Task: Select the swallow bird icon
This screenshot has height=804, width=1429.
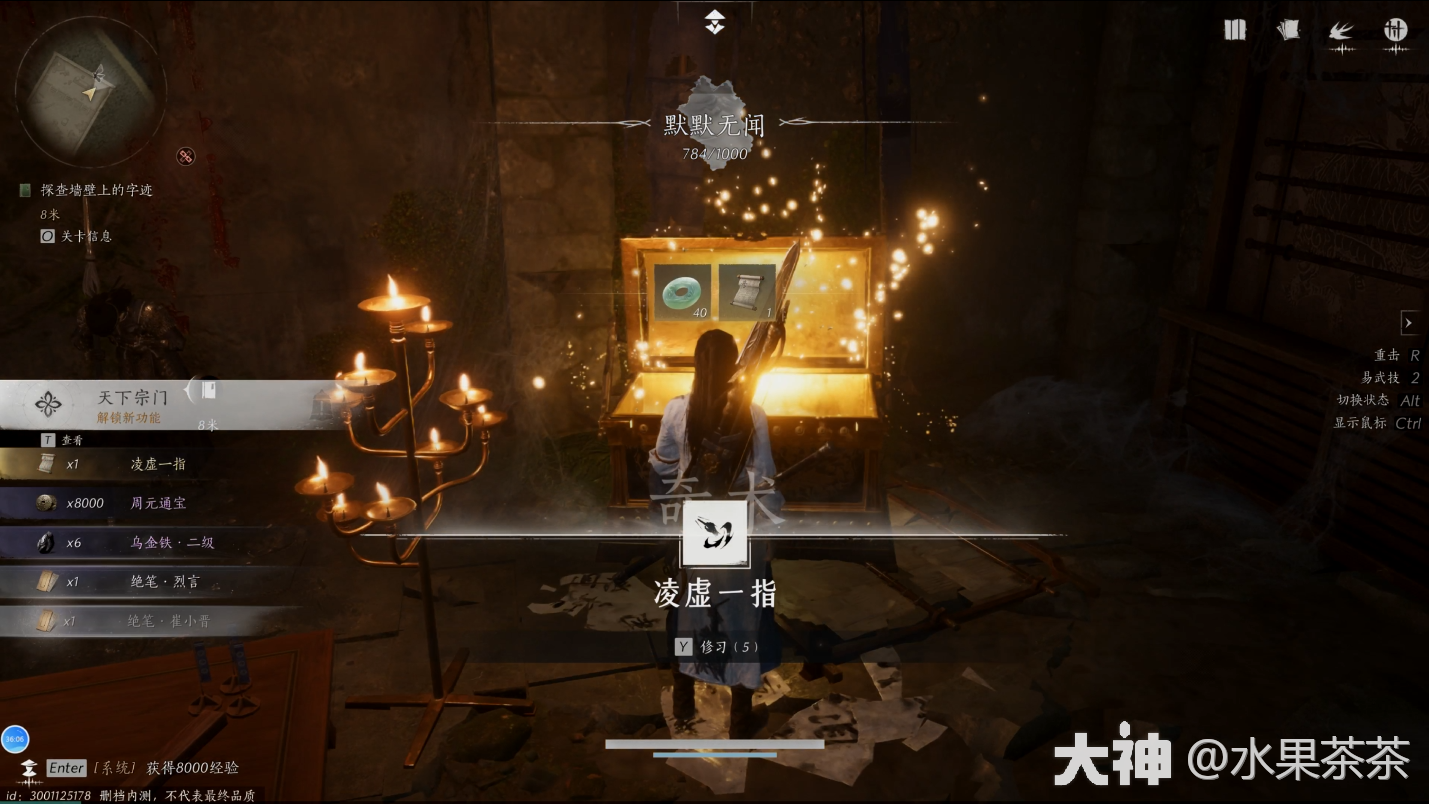Action: click(x=1341, y=31)
